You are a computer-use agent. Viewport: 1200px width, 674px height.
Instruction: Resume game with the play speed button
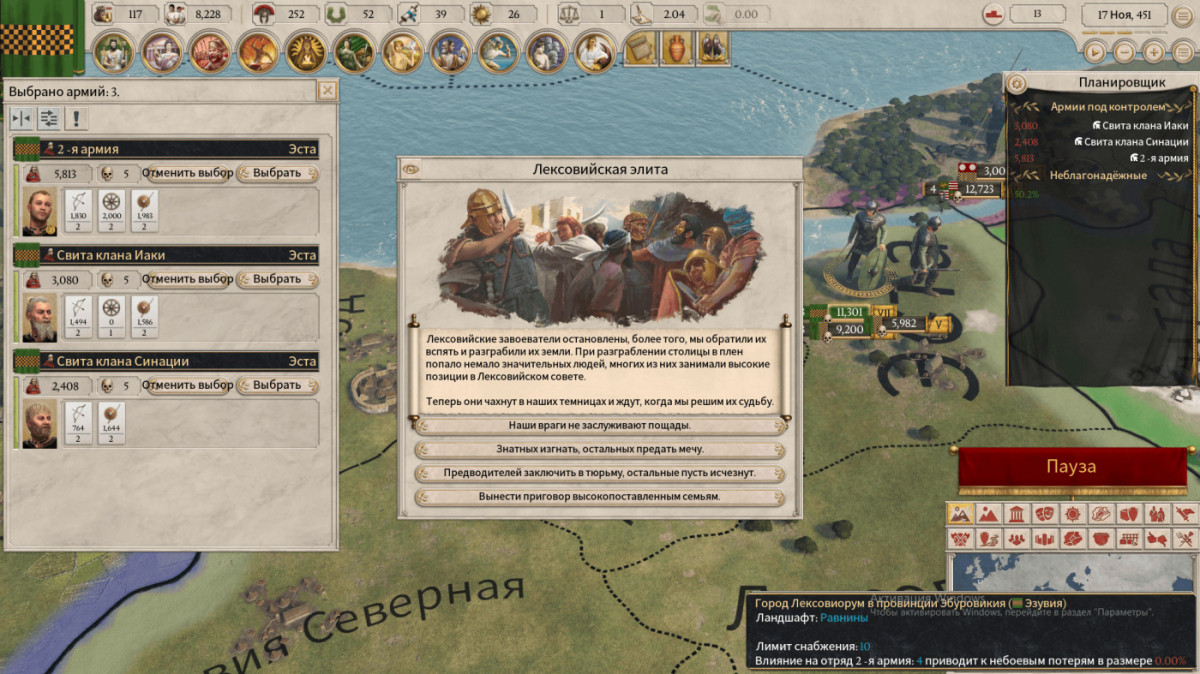click(x=1096, y=52)
